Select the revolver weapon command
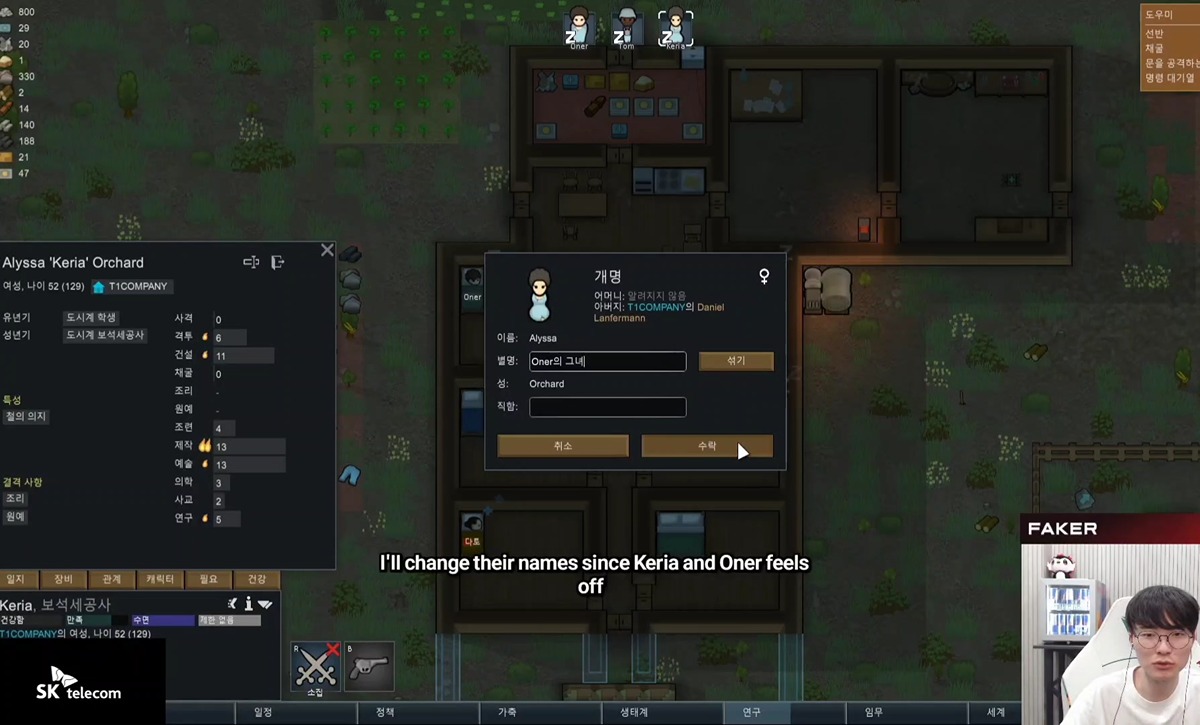1200x725 pixels. (x=369, y=667)
